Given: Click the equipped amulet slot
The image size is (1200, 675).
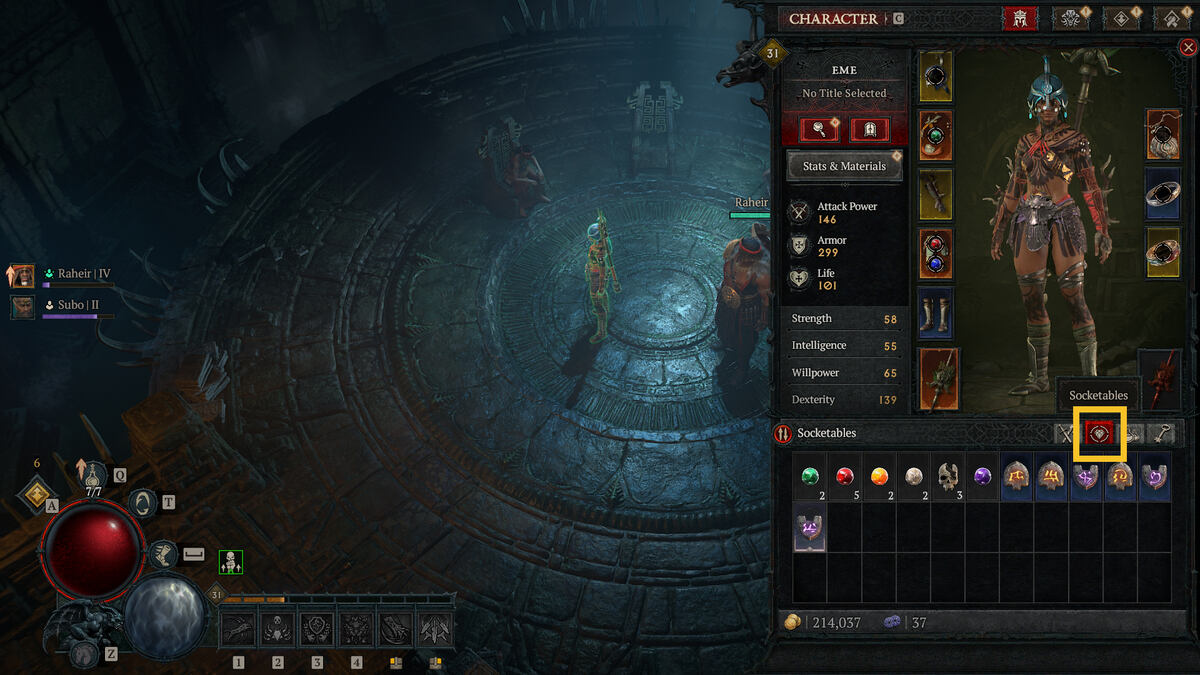Looking at the screenshot, I should coord(1163,134).
